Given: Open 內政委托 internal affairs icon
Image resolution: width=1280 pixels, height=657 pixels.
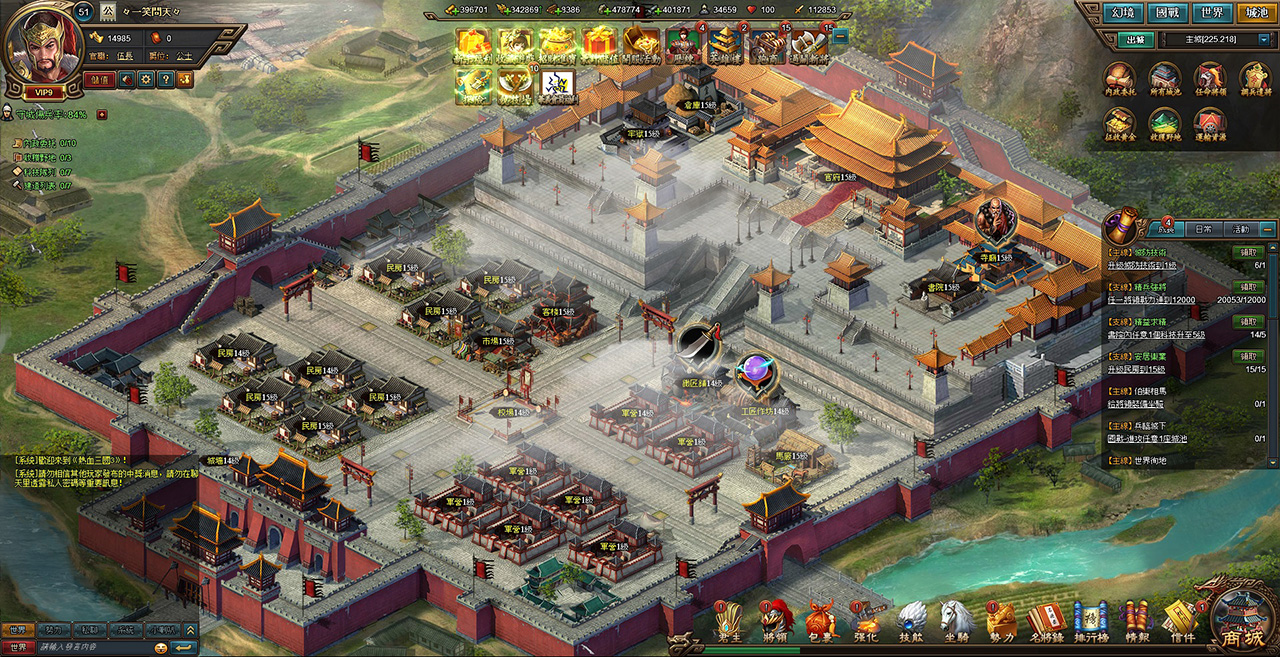Looking at the screenshot, I should 1120,82.
